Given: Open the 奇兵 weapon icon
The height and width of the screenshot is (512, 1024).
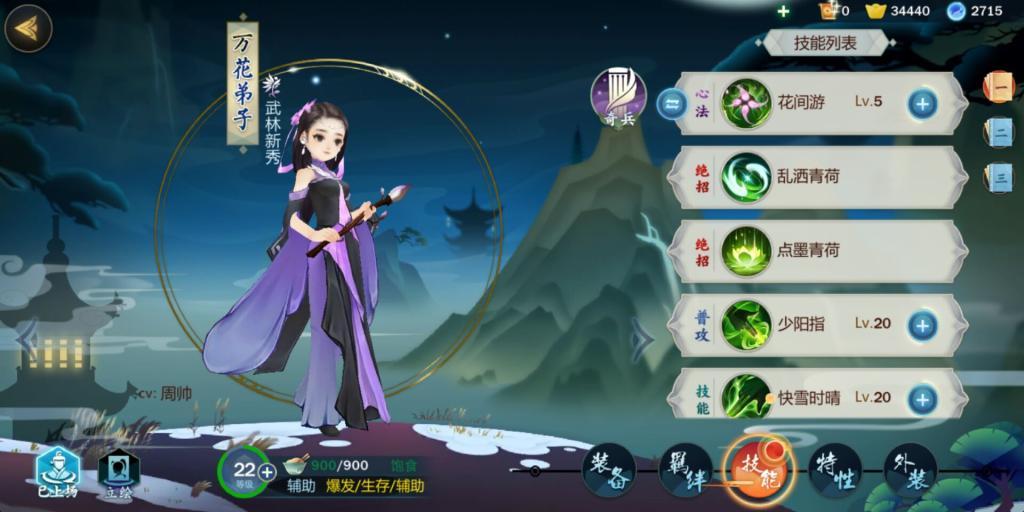Looking at the screenshot, I should click(618, 97).
